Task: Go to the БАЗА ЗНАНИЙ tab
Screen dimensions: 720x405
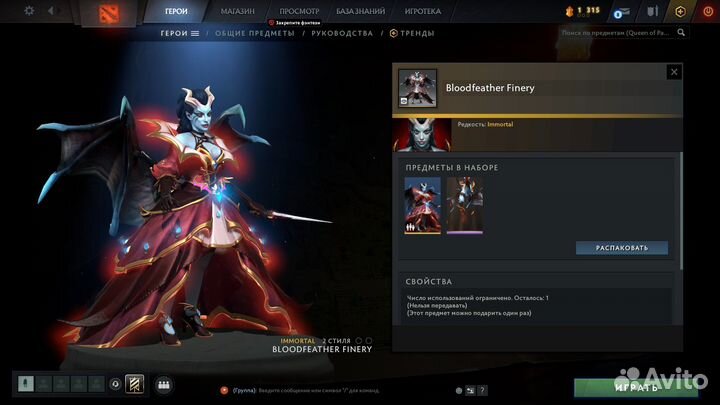Action: pyautogui.click(x=361, y=11)
